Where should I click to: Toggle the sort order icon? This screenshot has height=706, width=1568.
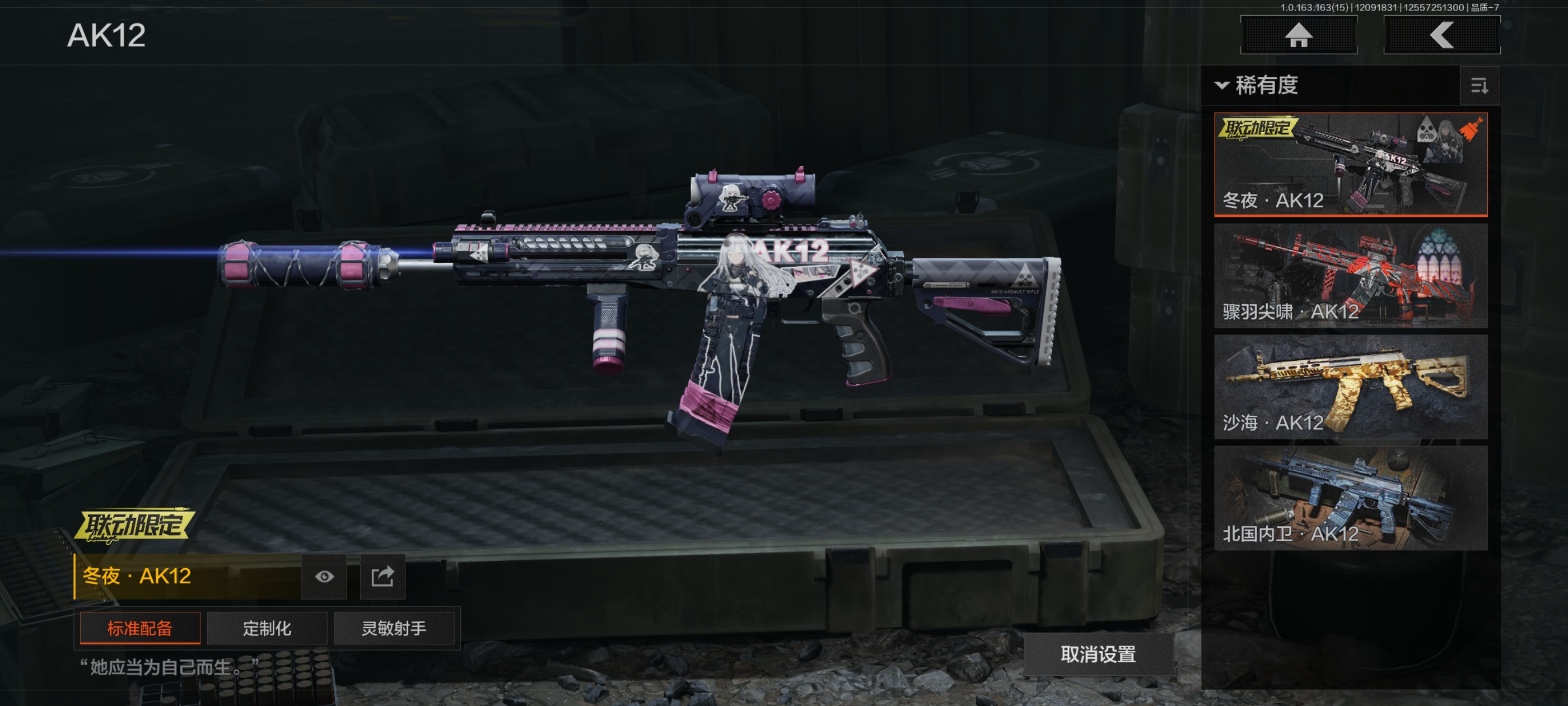pos(1479,86)
